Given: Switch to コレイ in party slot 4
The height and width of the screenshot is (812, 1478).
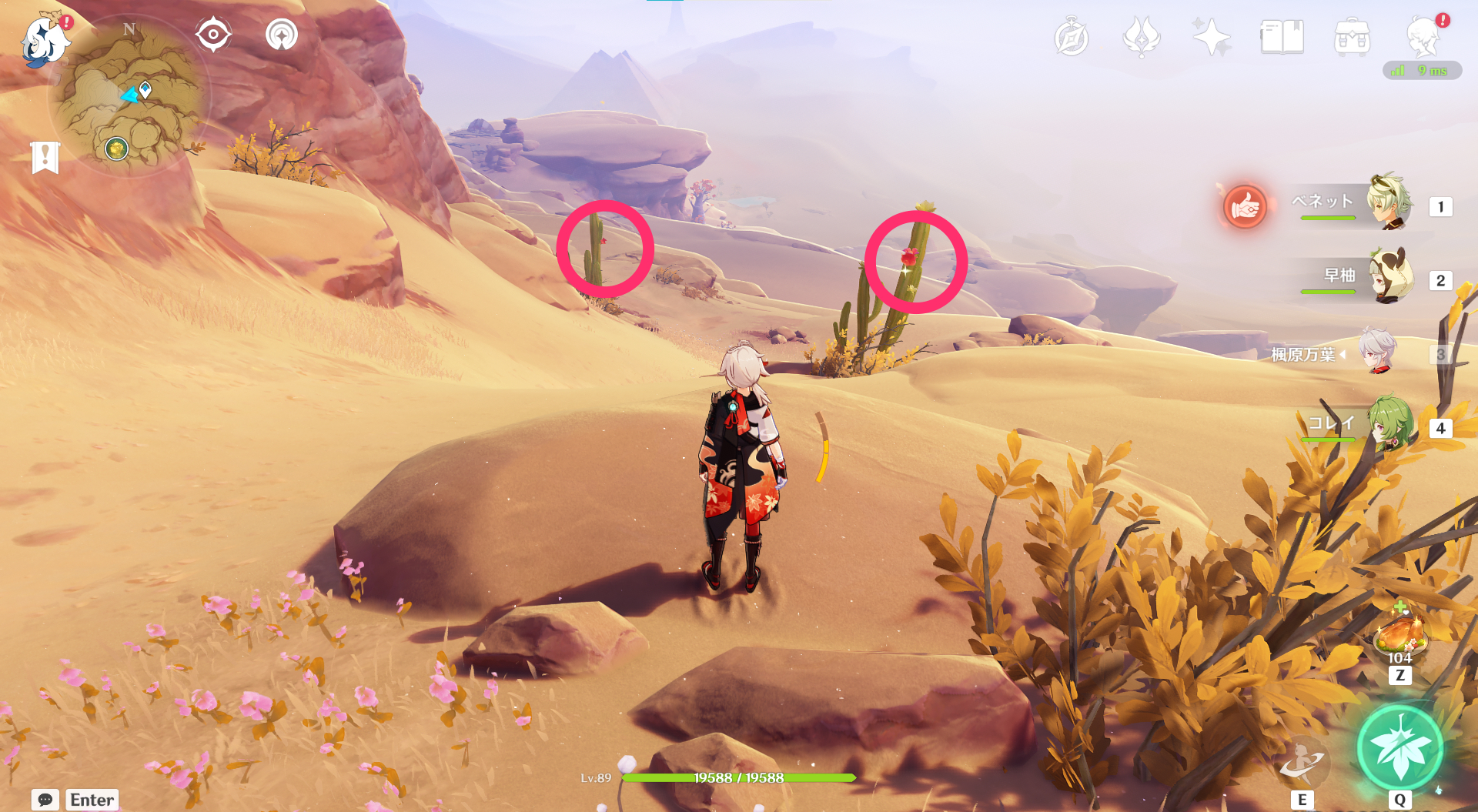Looking at the screenshot, I should coord(1392,429).
